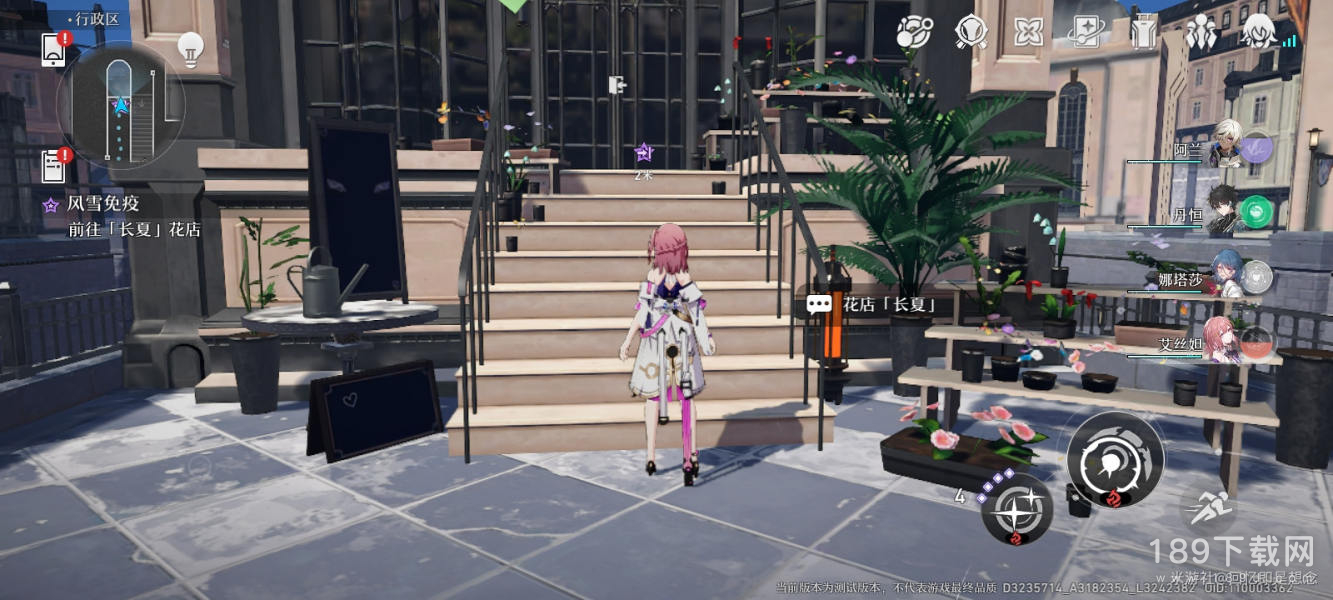Use the sparkle technique skill button
The width and height of the screenshot is (1333, 600).
1016,509
